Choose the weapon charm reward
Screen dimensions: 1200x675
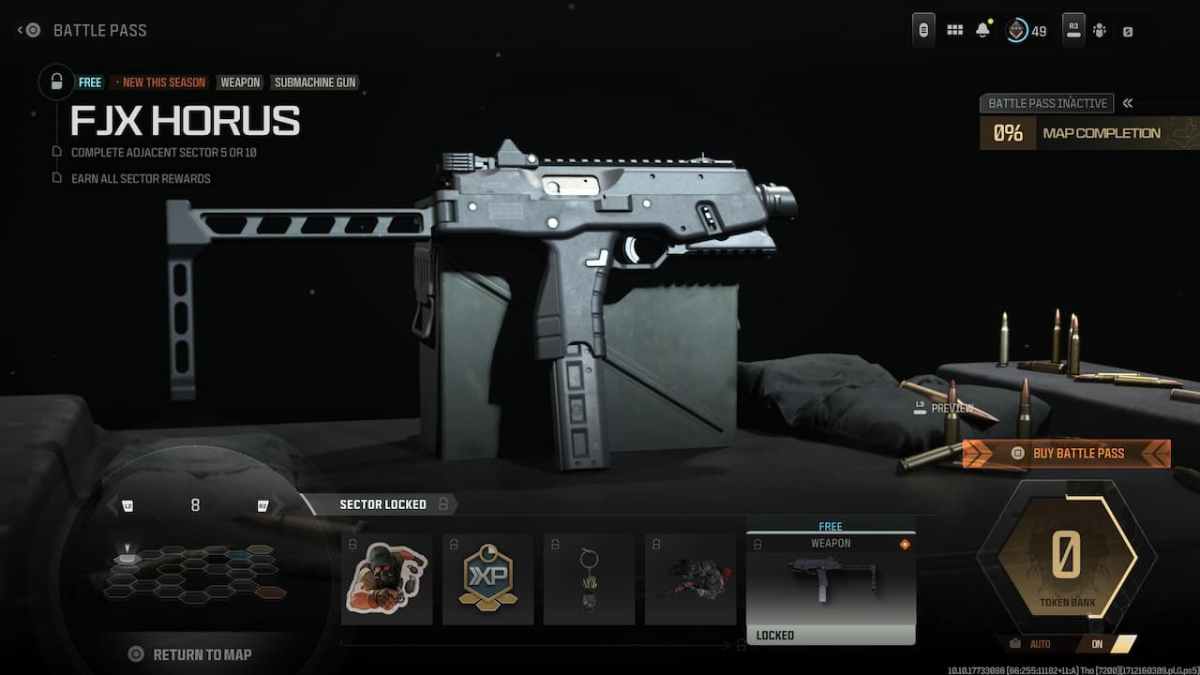pos(589,579)
